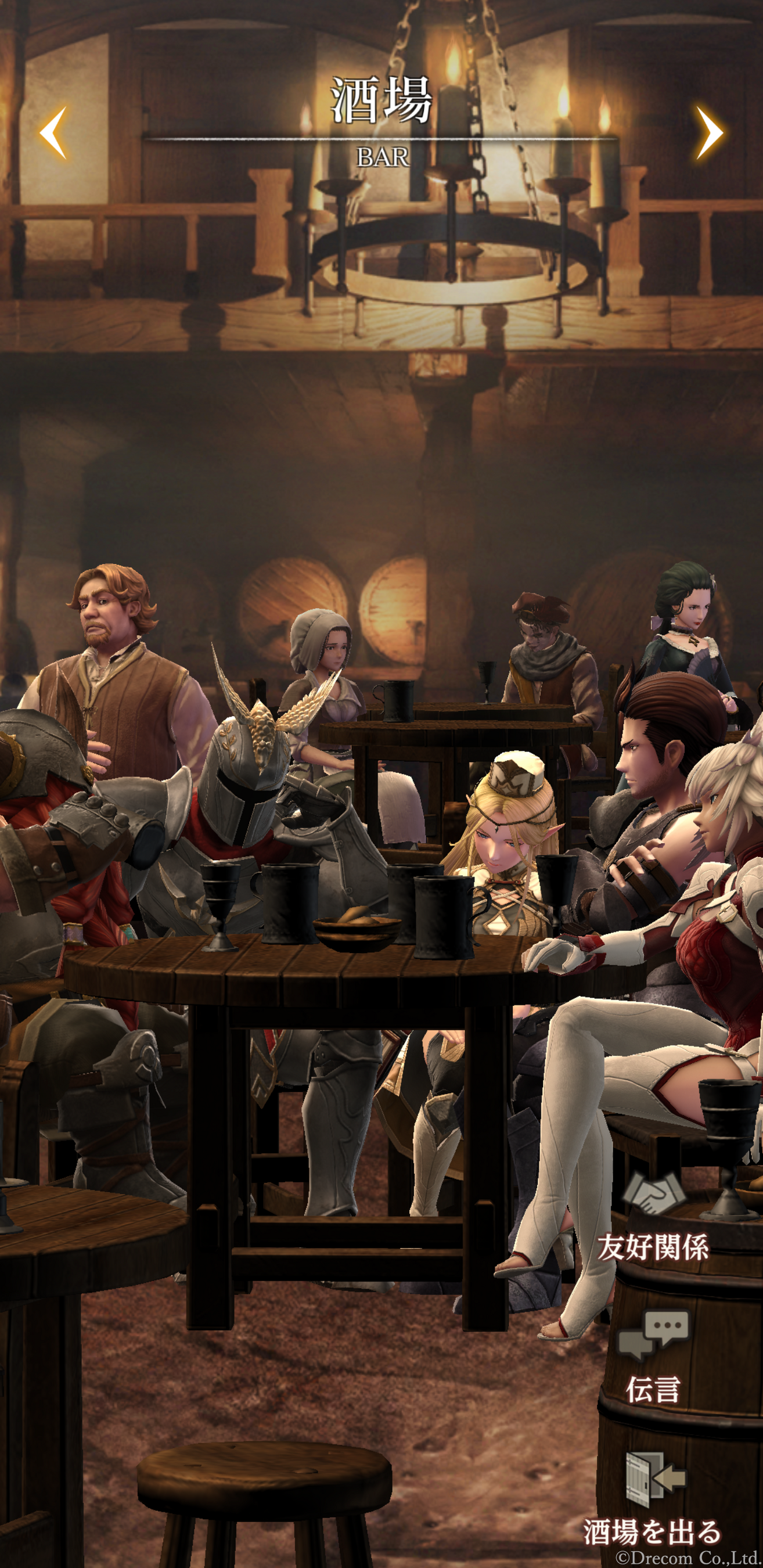Go to the previous location with left arrow
This screenshot has height=1568, width=763.
(x=53, y=132)
